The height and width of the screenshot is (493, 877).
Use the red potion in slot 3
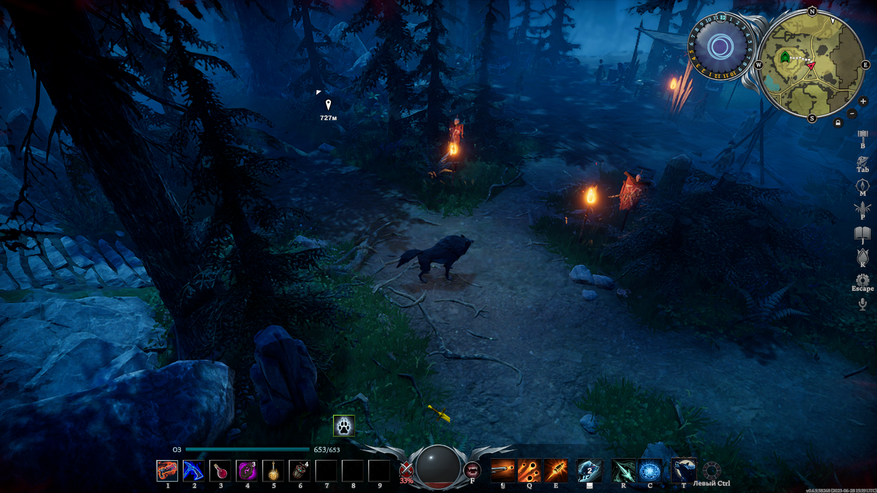click(x=220, y=470)
